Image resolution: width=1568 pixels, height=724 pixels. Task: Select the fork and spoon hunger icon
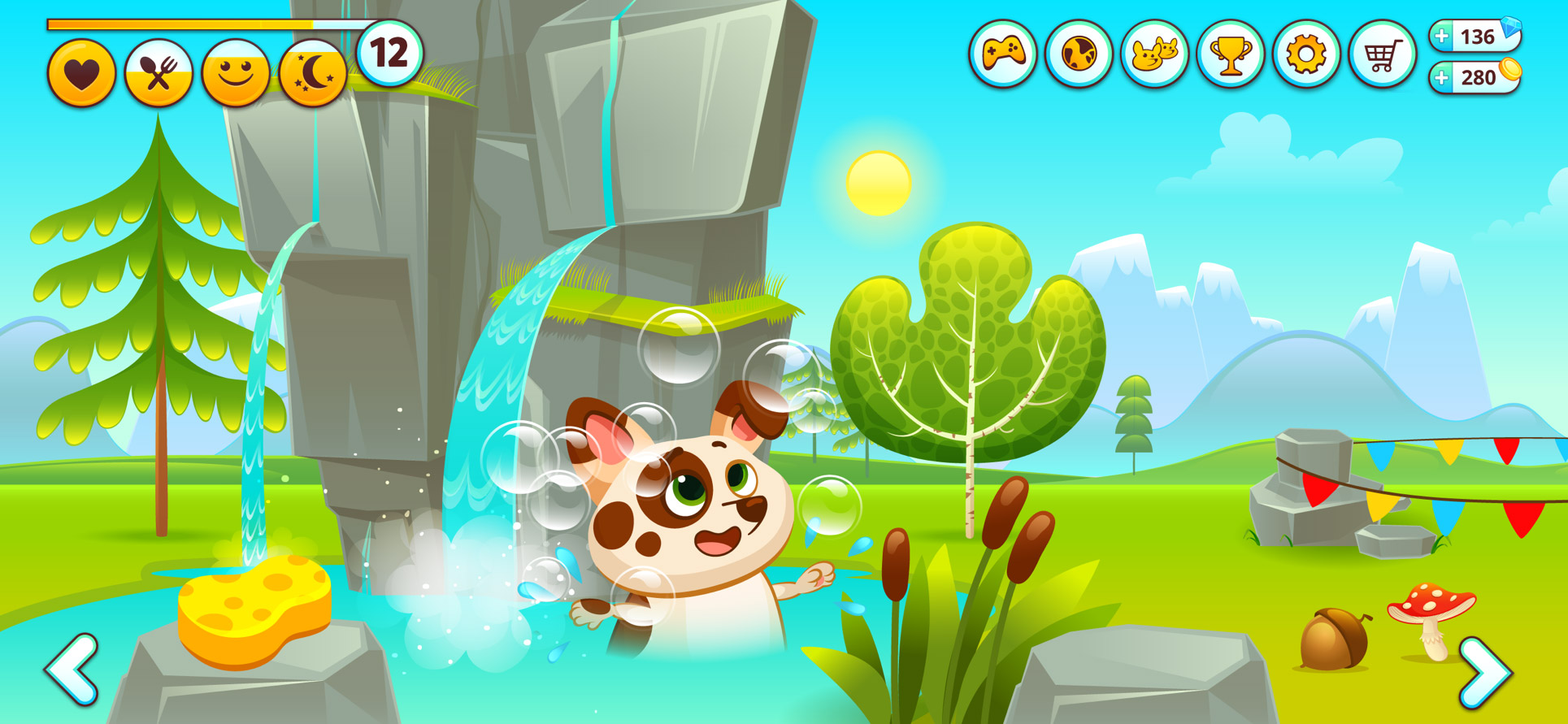(159, 74)
